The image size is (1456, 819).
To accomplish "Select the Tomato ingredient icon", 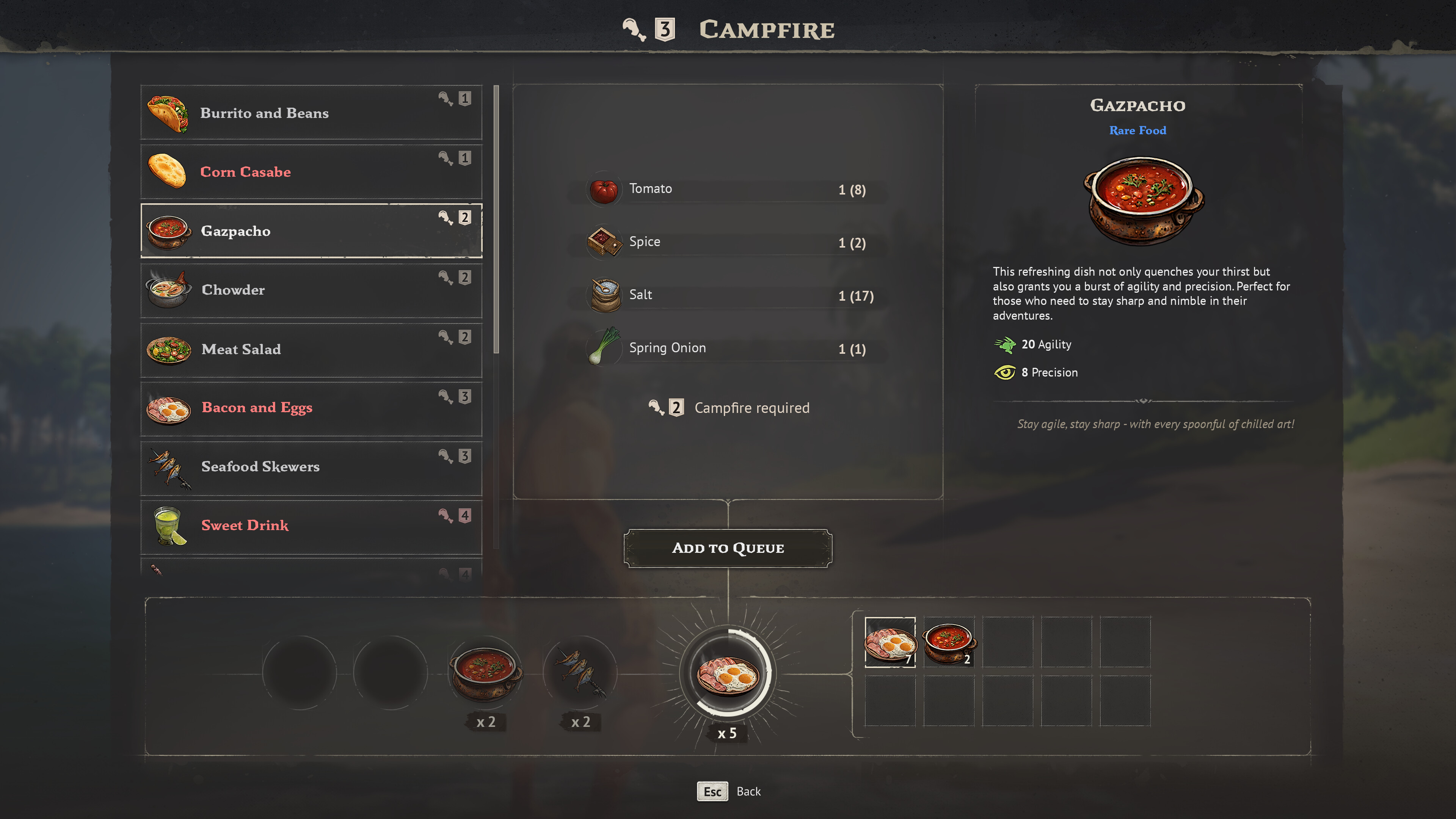I will click(604, 189).
